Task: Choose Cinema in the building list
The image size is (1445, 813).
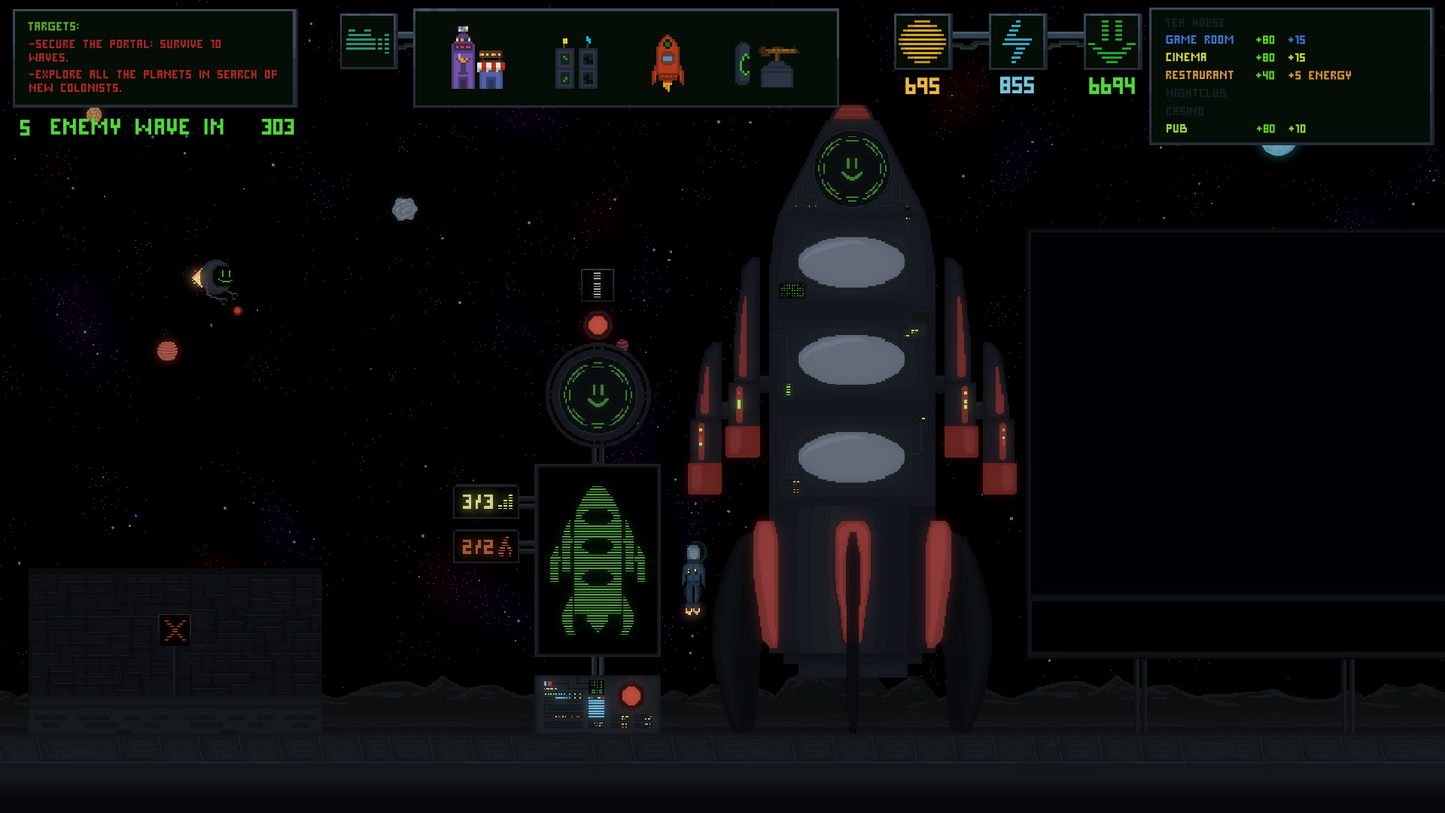Action: [1186, 58]
